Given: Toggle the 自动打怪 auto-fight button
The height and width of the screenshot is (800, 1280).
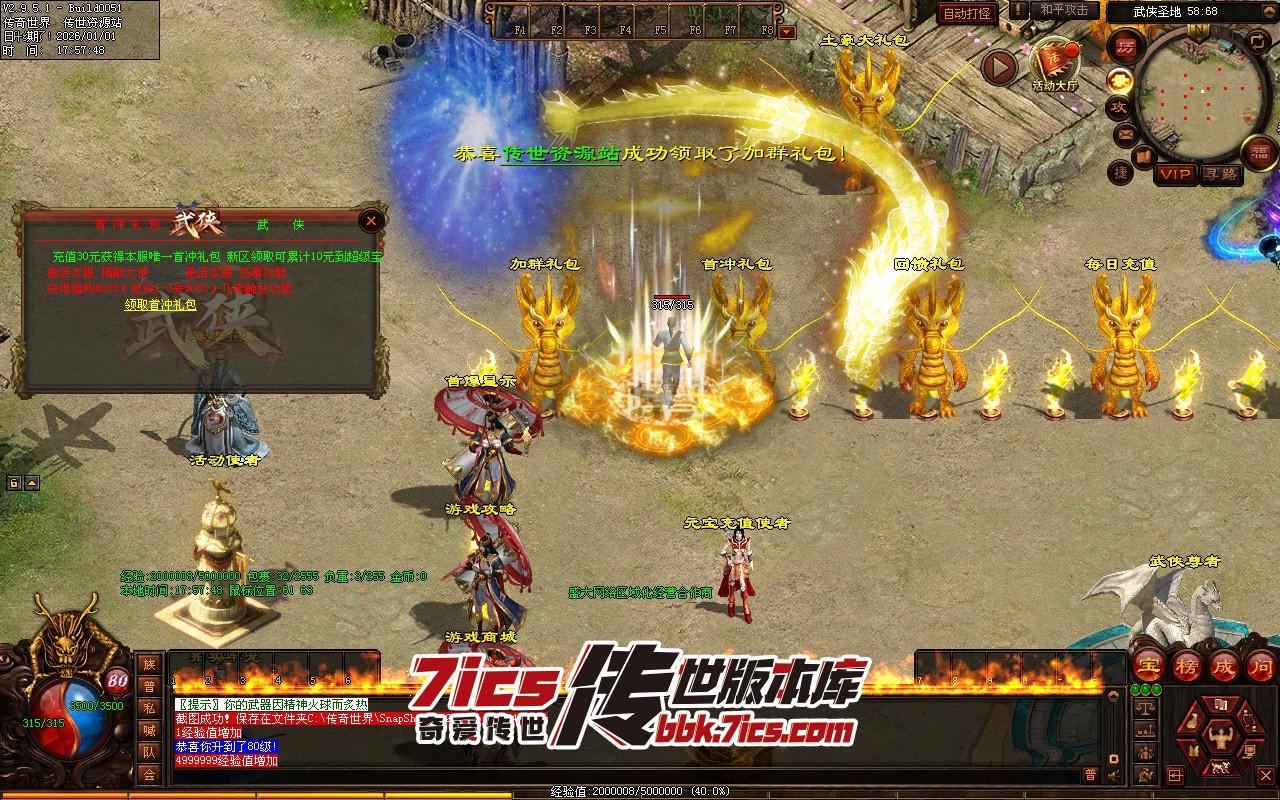Looking at the screenshot, I should tap(967, 13).
